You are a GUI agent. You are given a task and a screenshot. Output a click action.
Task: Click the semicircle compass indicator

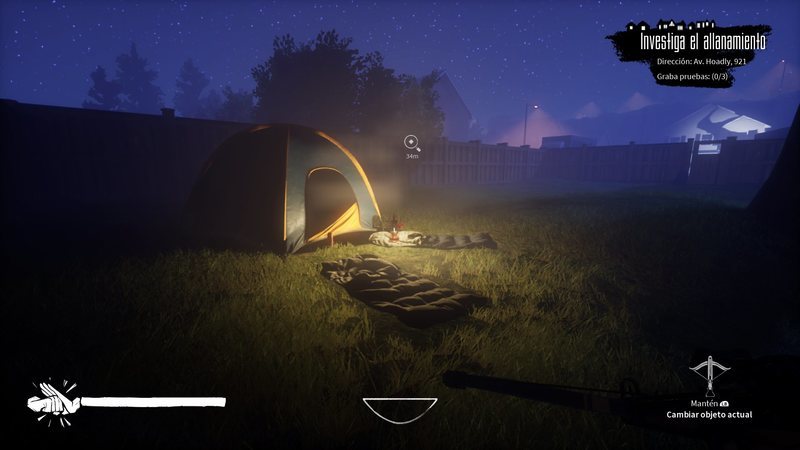(400, 408)
